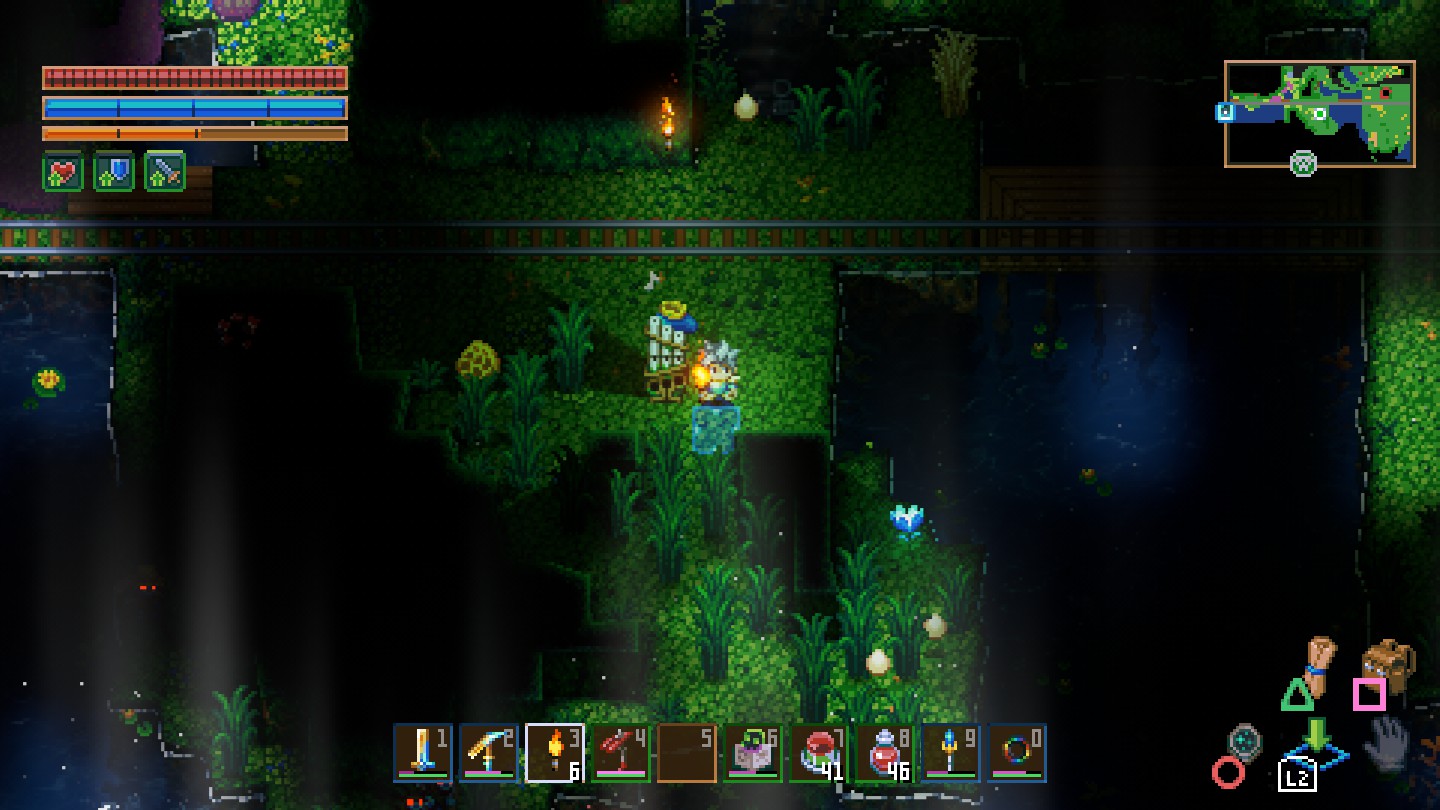1440x810 pixels.
Task: Equip the rainbow ring in slot 0
Action: (1017, 753)
